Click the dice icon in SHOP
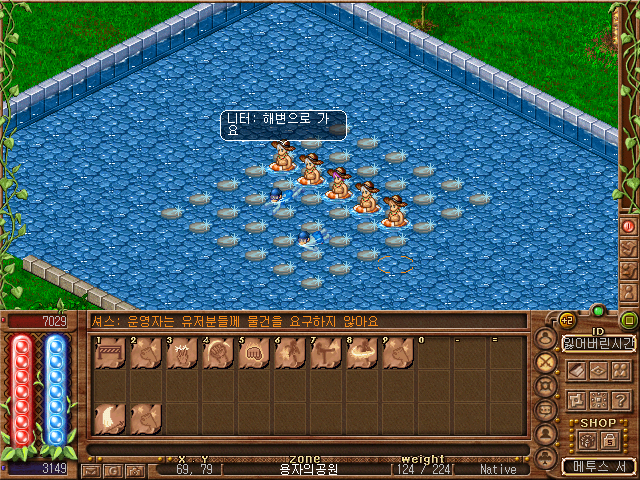 coord(586,440)
